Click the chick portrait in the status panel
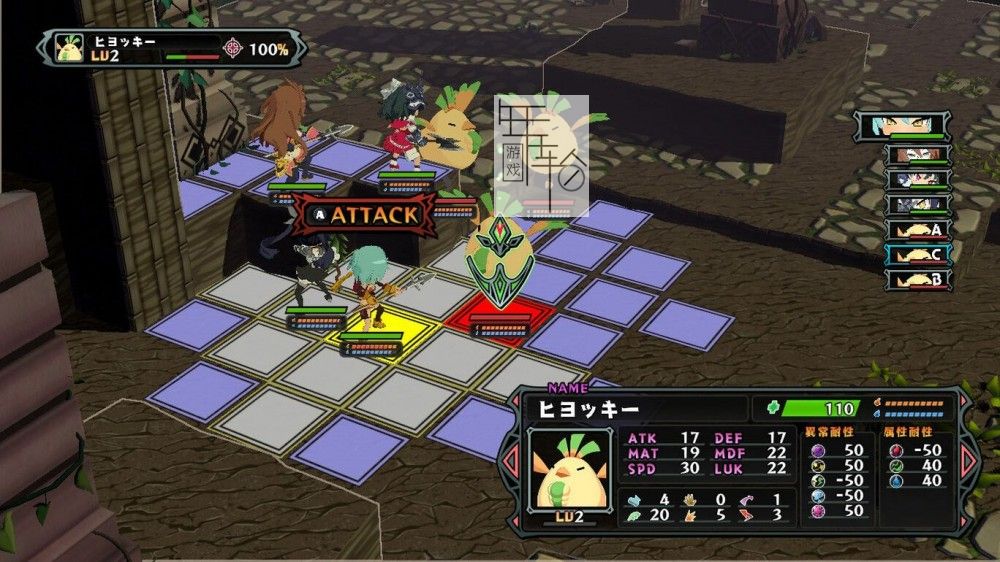This screenshot has width=1000, height=562. (569, 469)
